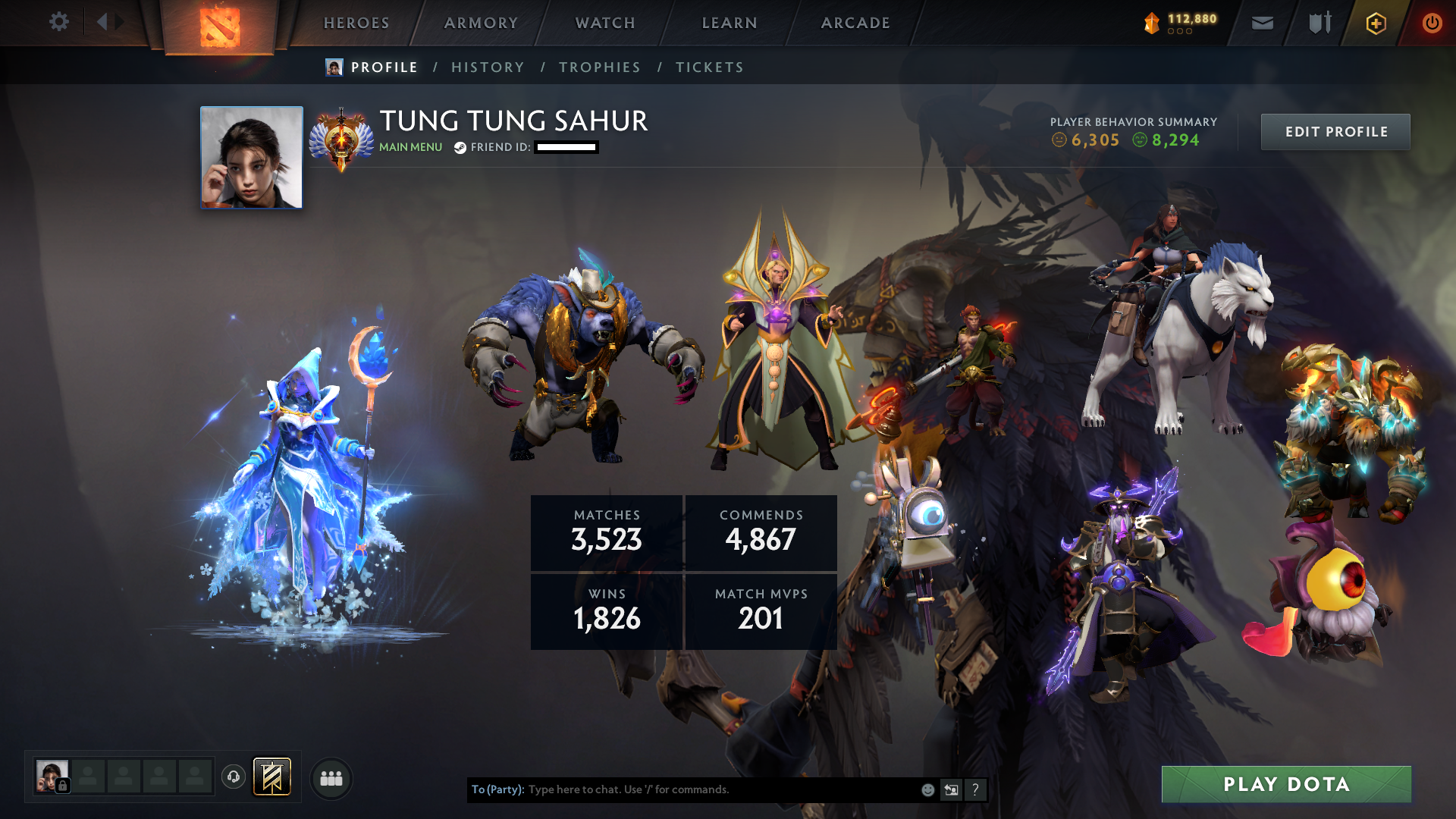Click the chat help question mark icon
The width and height of the screenshot is (1456, 819).
click(976, 789)
